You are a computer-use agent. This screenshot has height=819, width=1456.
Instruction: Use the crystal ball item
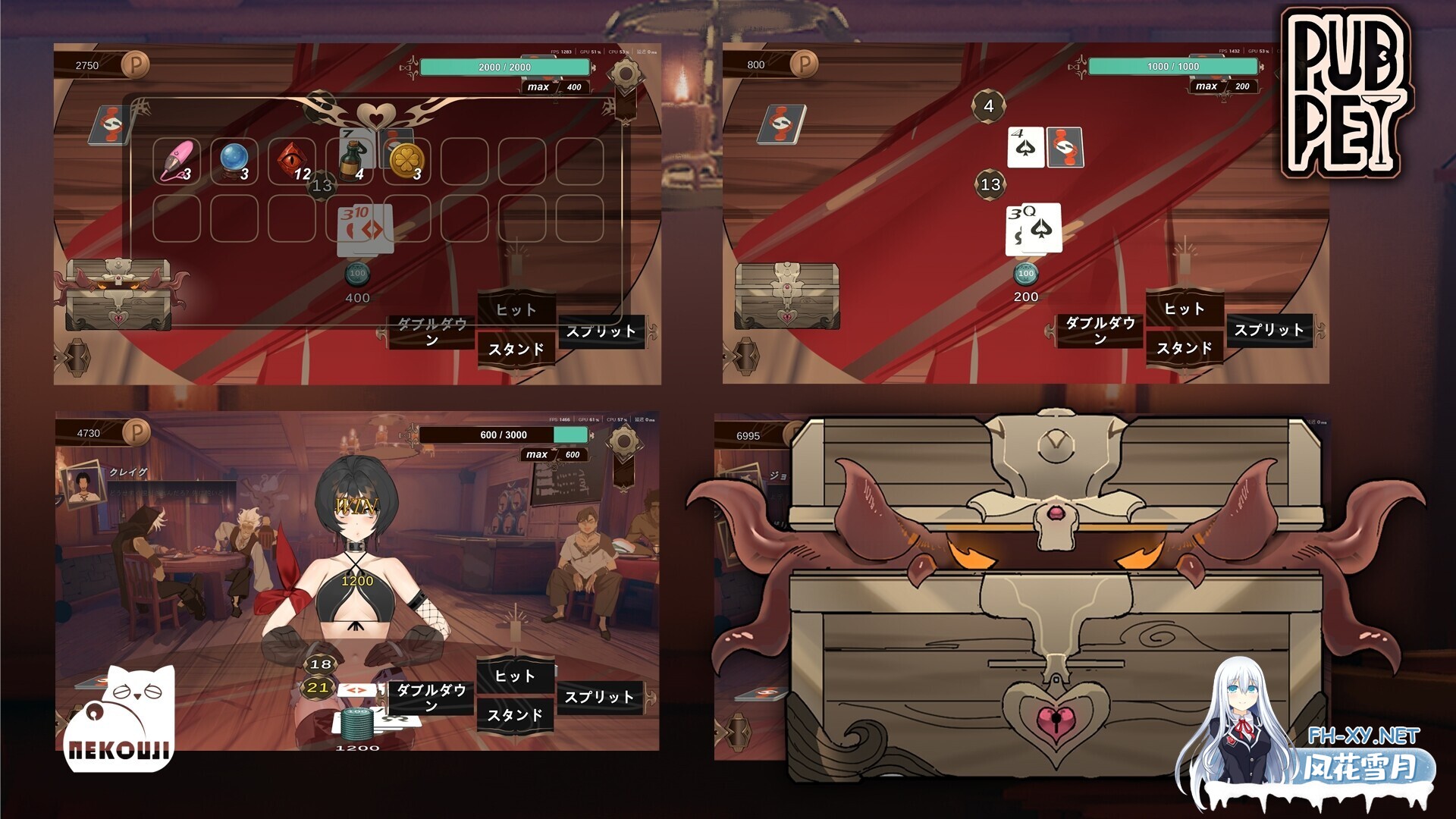[x=234, y=158]
